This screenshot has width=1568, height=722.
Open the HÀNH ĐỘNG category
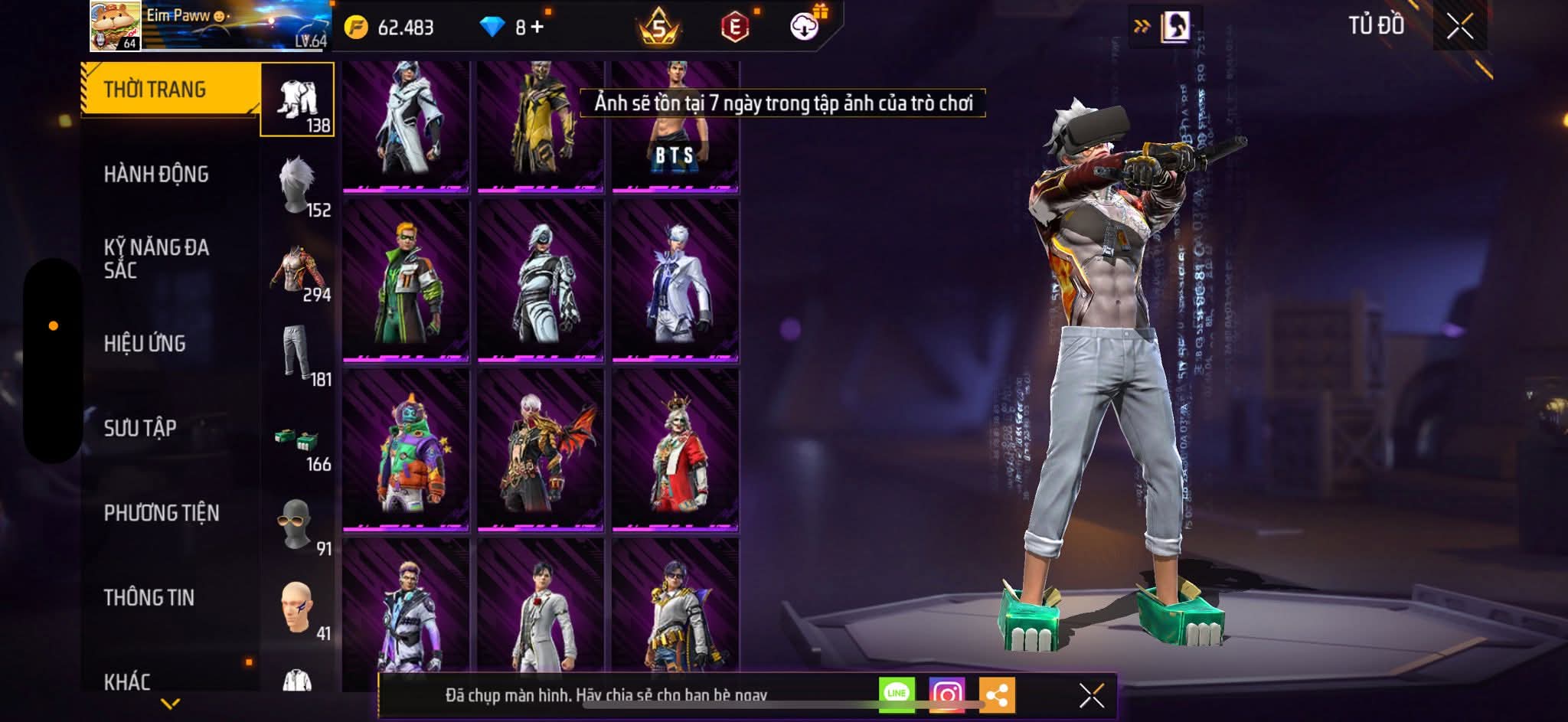click(156, 175)
